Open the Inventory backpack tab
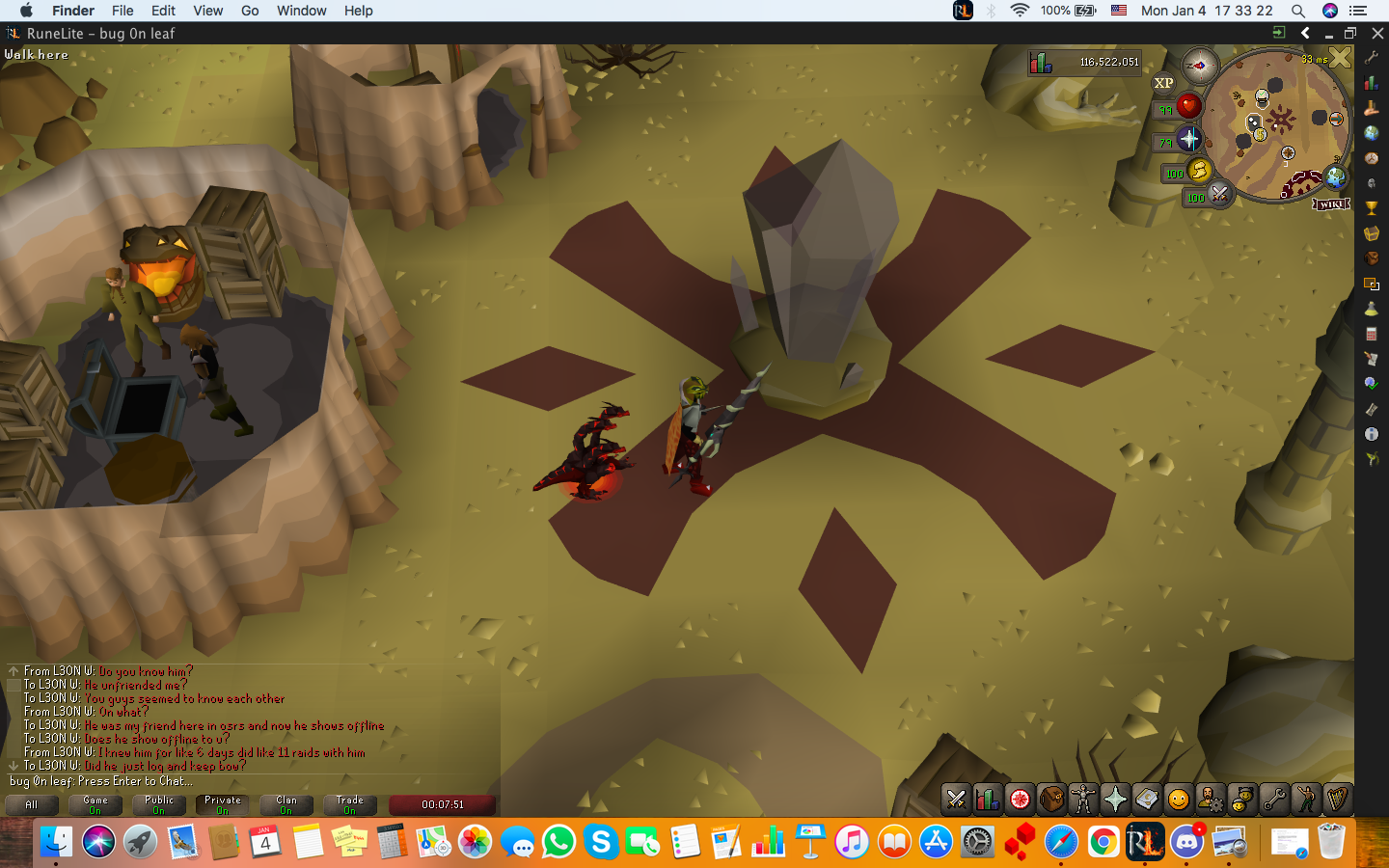Viewport: 1389px width, 868px height. coord(1051,800)
